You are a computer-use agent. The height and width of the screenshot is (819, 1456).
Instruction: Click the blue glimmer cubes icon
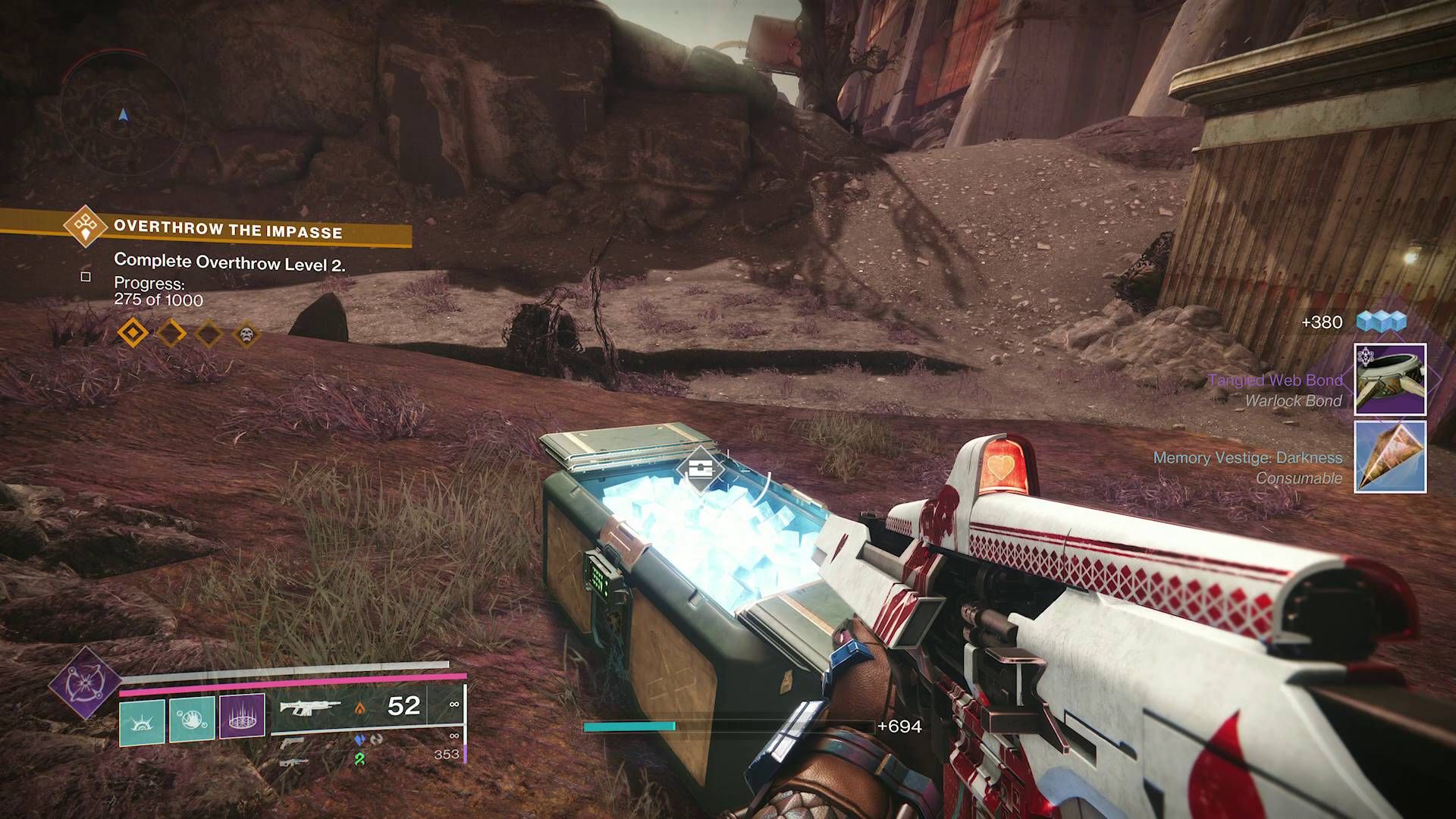click(1381, 322)
